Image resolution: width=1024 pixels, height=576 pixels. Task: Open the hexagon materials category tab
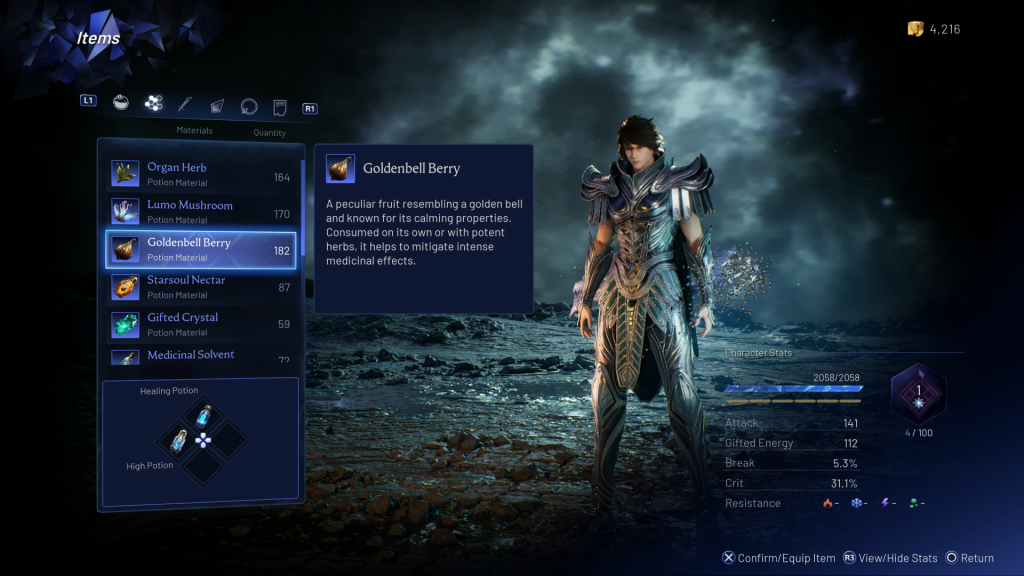(153, 102)
